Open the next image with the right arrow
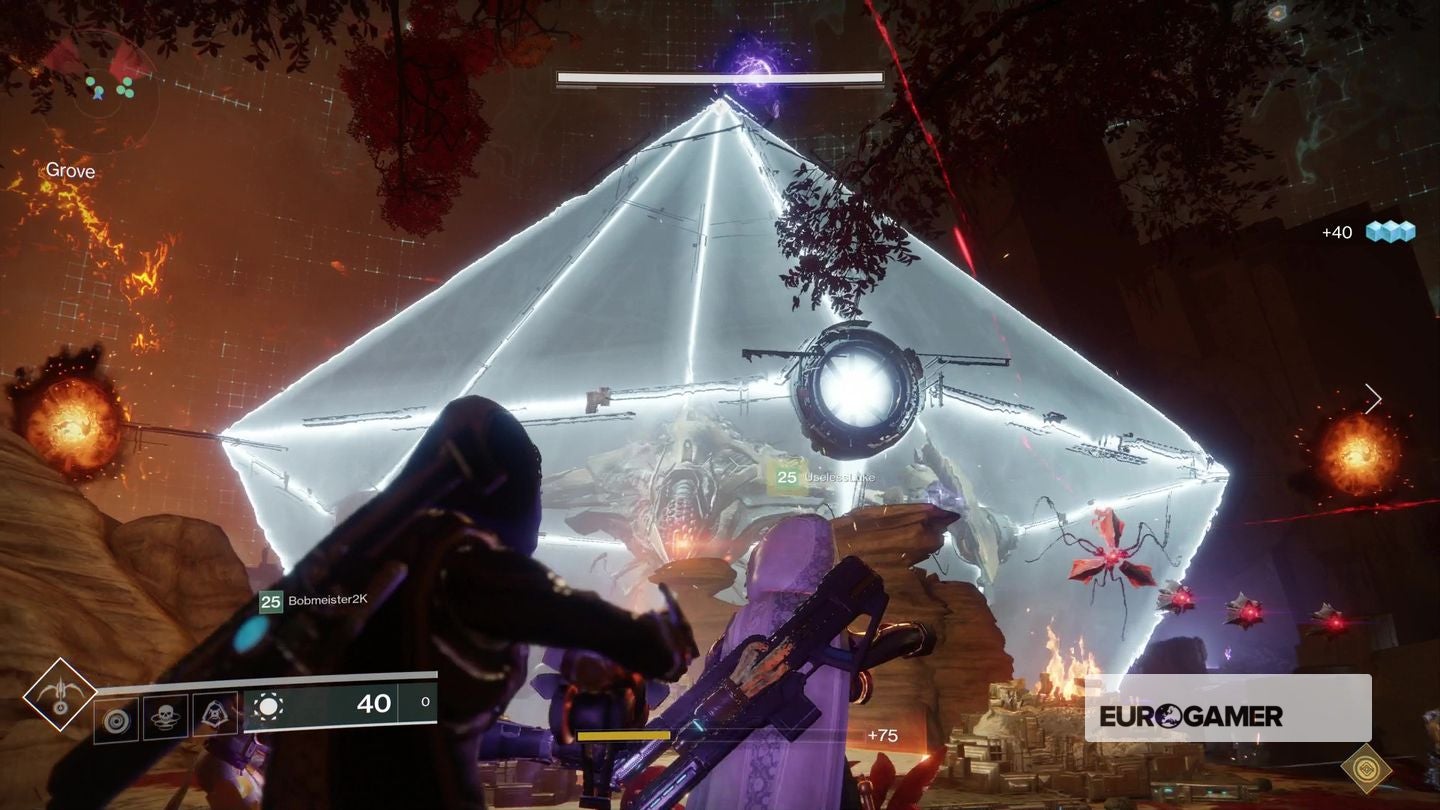Viewport: 1440px width, 810px height. click(x=1375, y=398)
